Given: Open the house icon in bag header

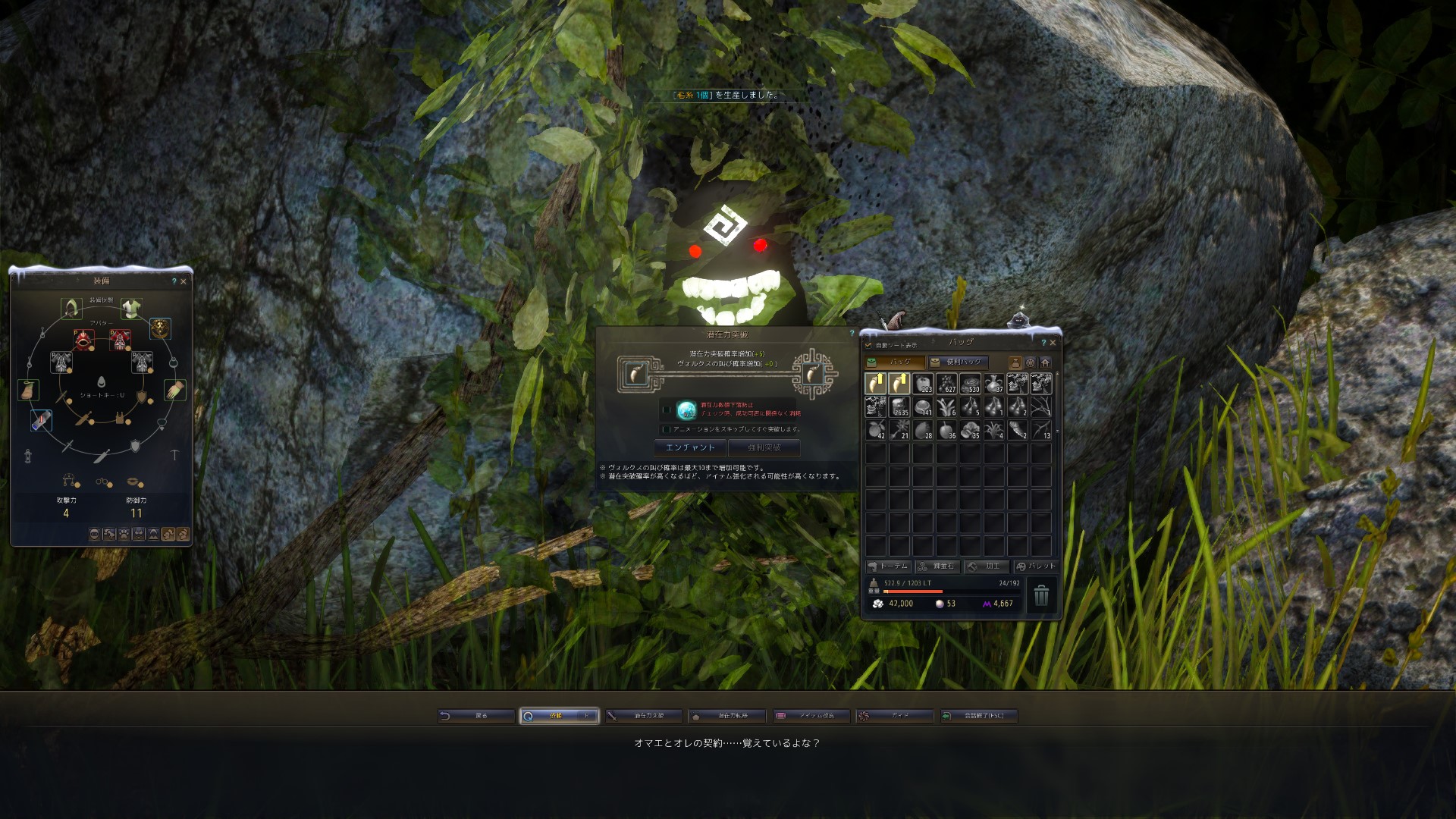Looking at the screenshot, I should pos(1045,362).
